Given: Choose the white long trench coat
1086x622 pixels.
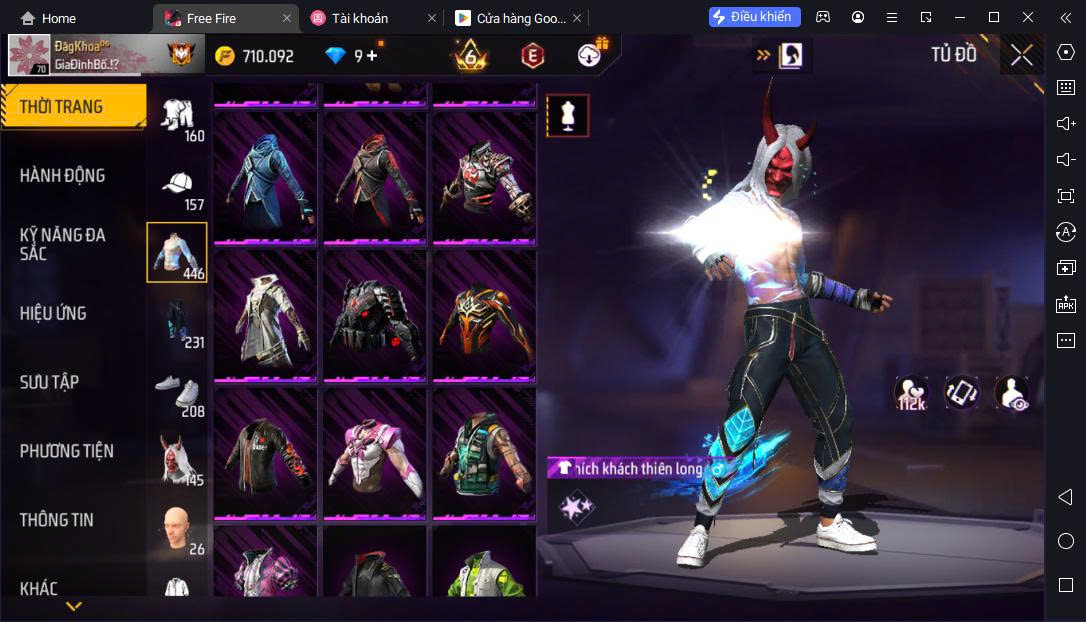Looking at the screenshot, I should click(265, 314).
